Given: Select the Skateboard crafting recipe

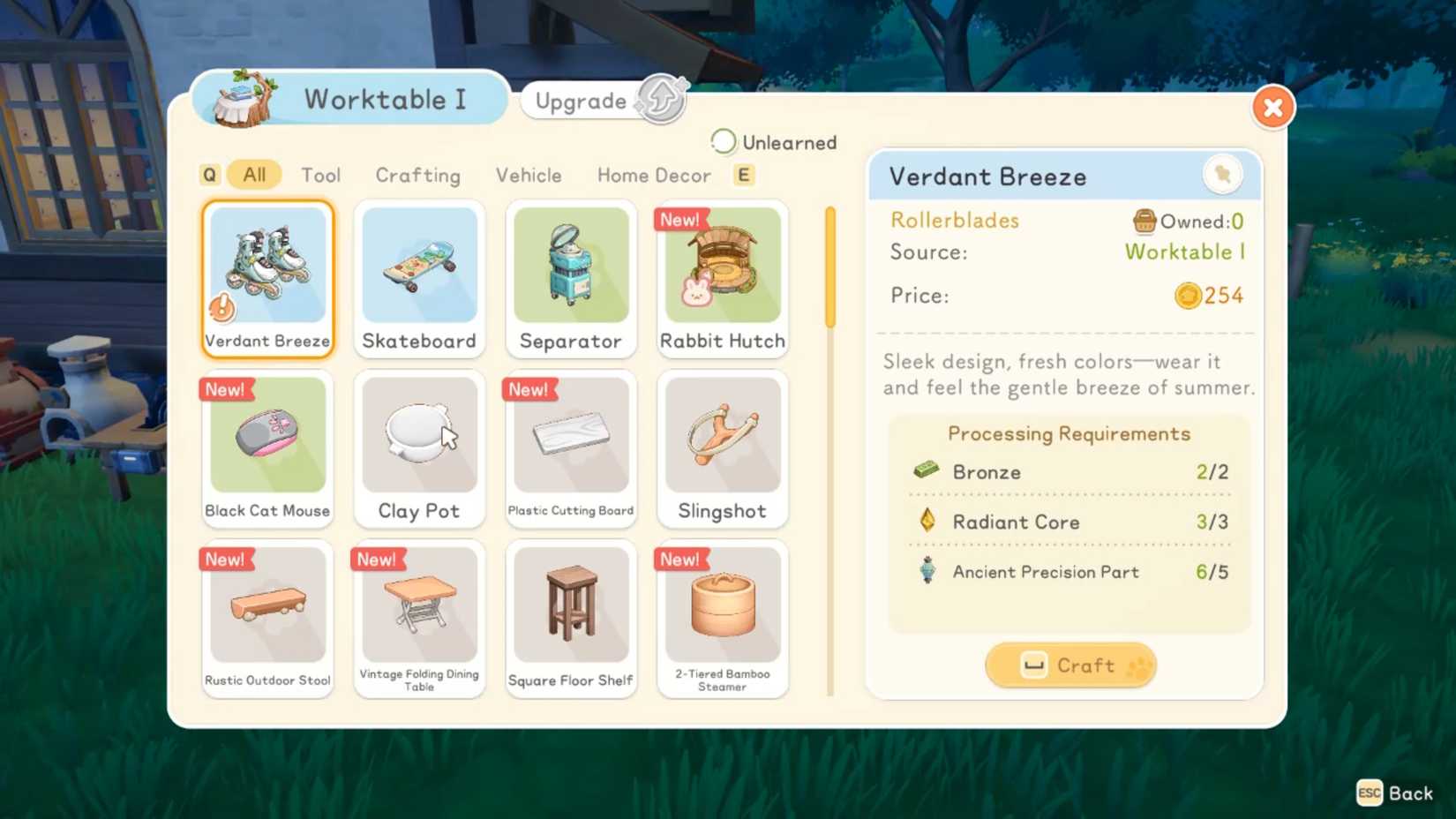Looking at the screenshot, I should coord(419,278).
